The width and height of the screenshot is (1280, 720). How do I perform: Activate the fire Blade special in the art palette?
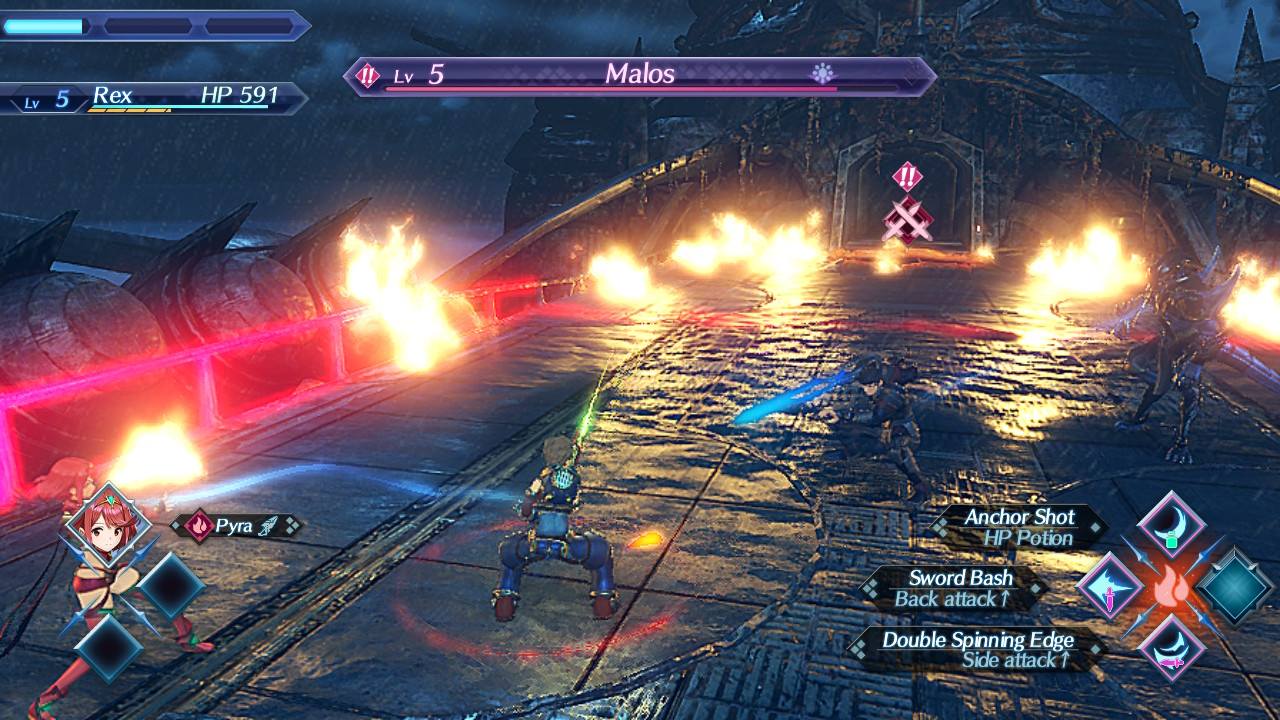click(1171, 588)
